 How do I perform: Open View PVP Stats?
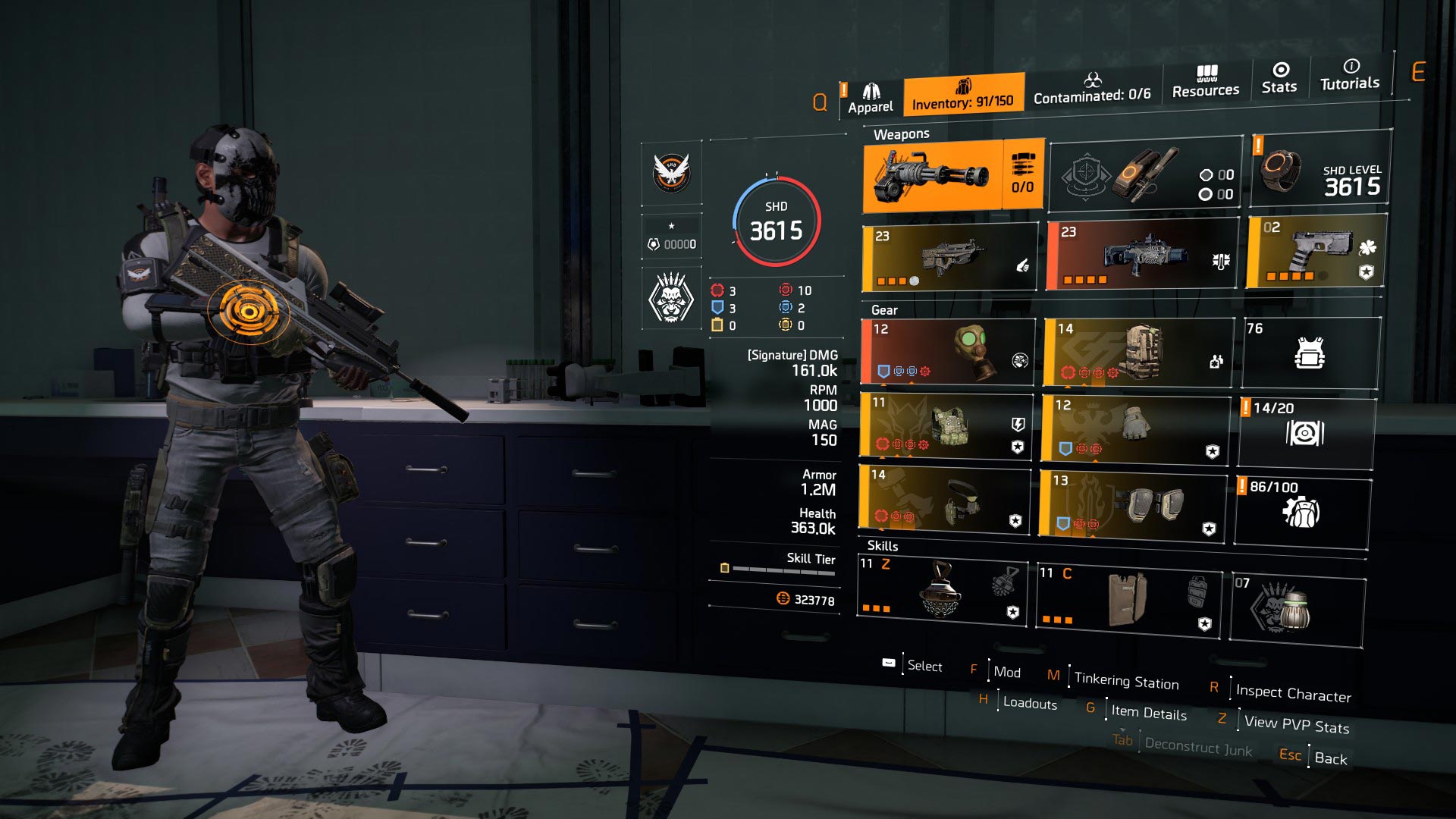(x=1295, y=726)
